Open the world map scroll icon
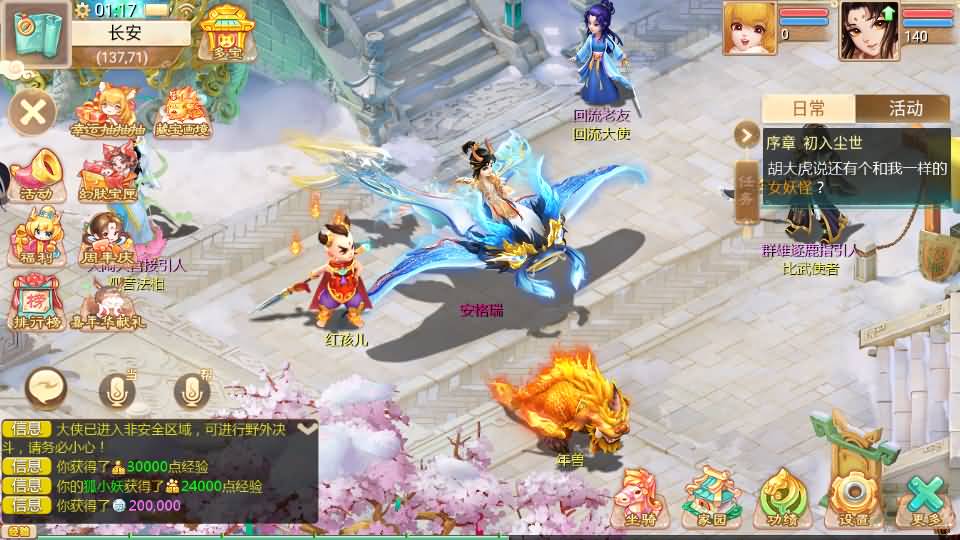This screenshot has width=960, height=540. click(x=36, y=35)
